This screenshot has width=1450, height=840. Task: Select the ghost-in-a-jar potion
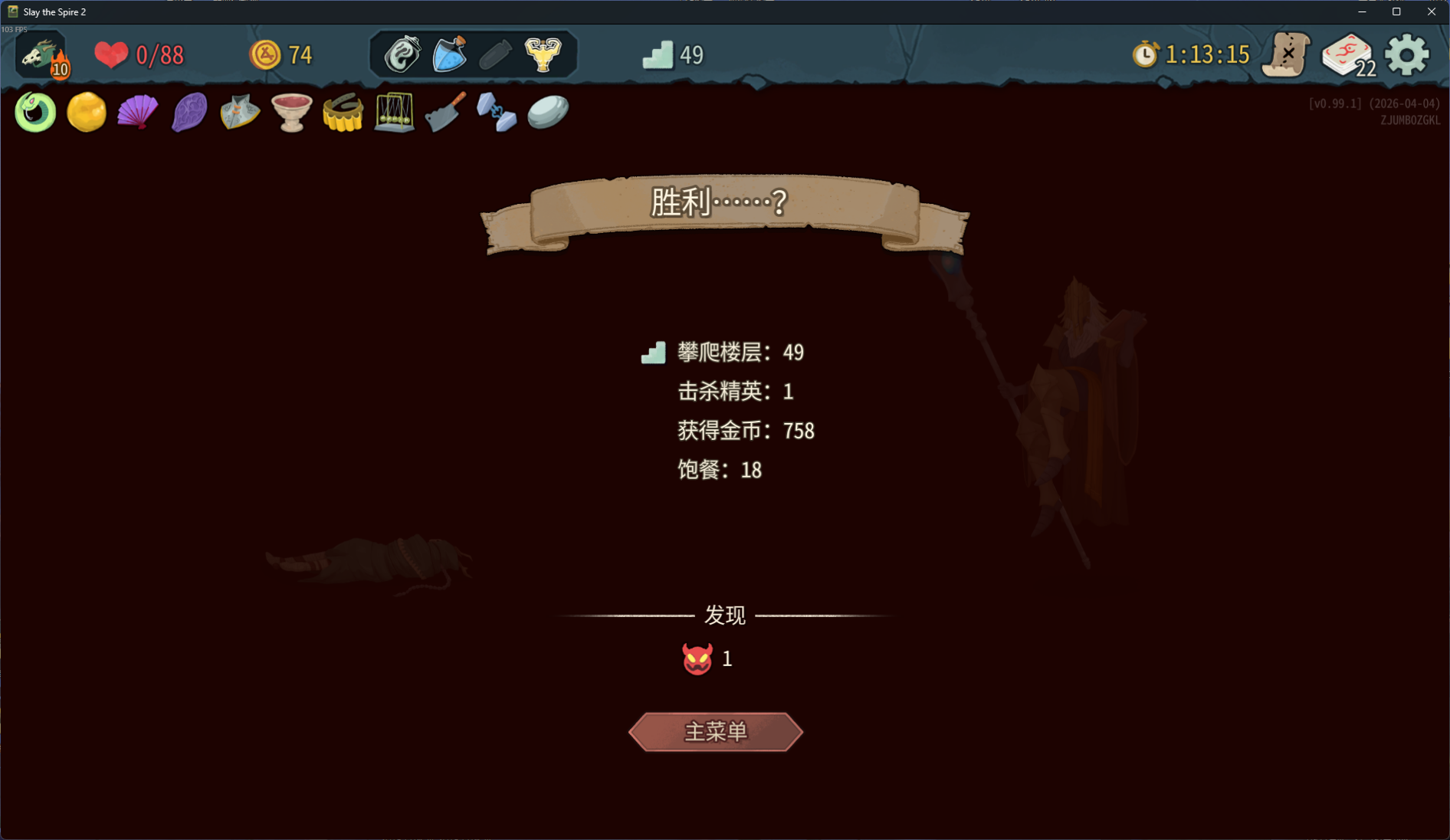403,54
